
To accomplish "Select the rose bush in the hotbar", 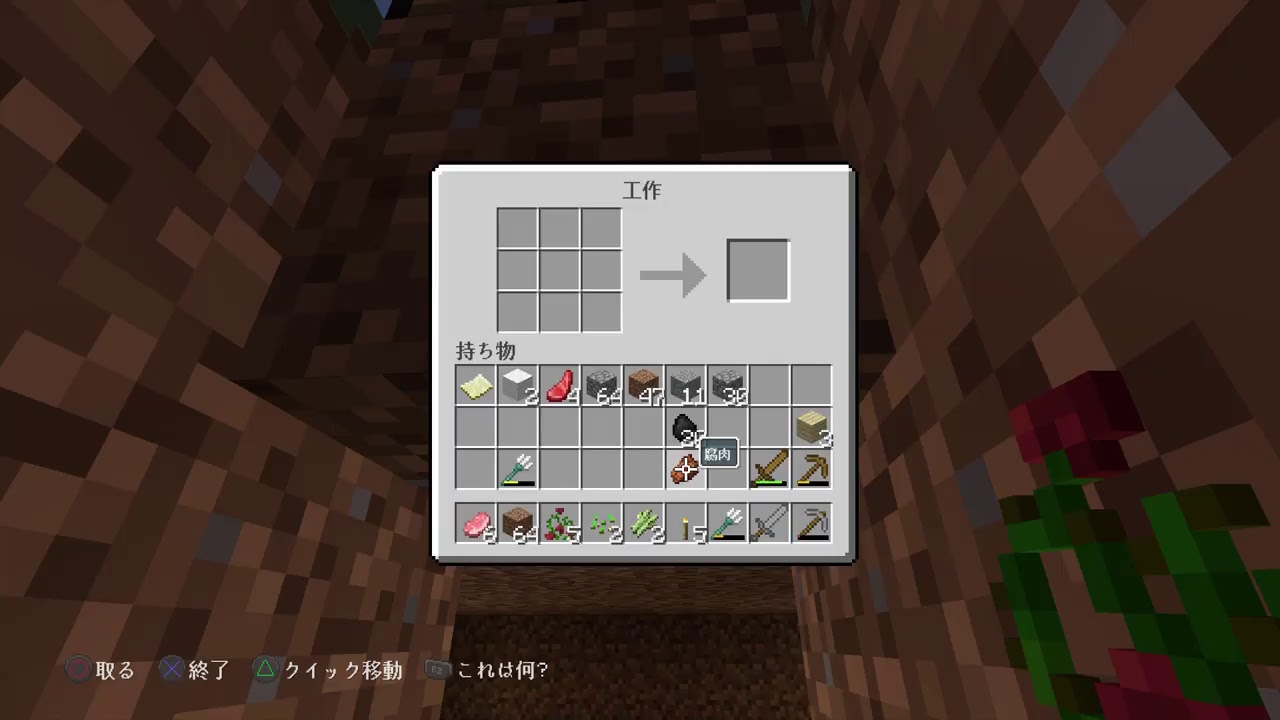I will (559, 523).
